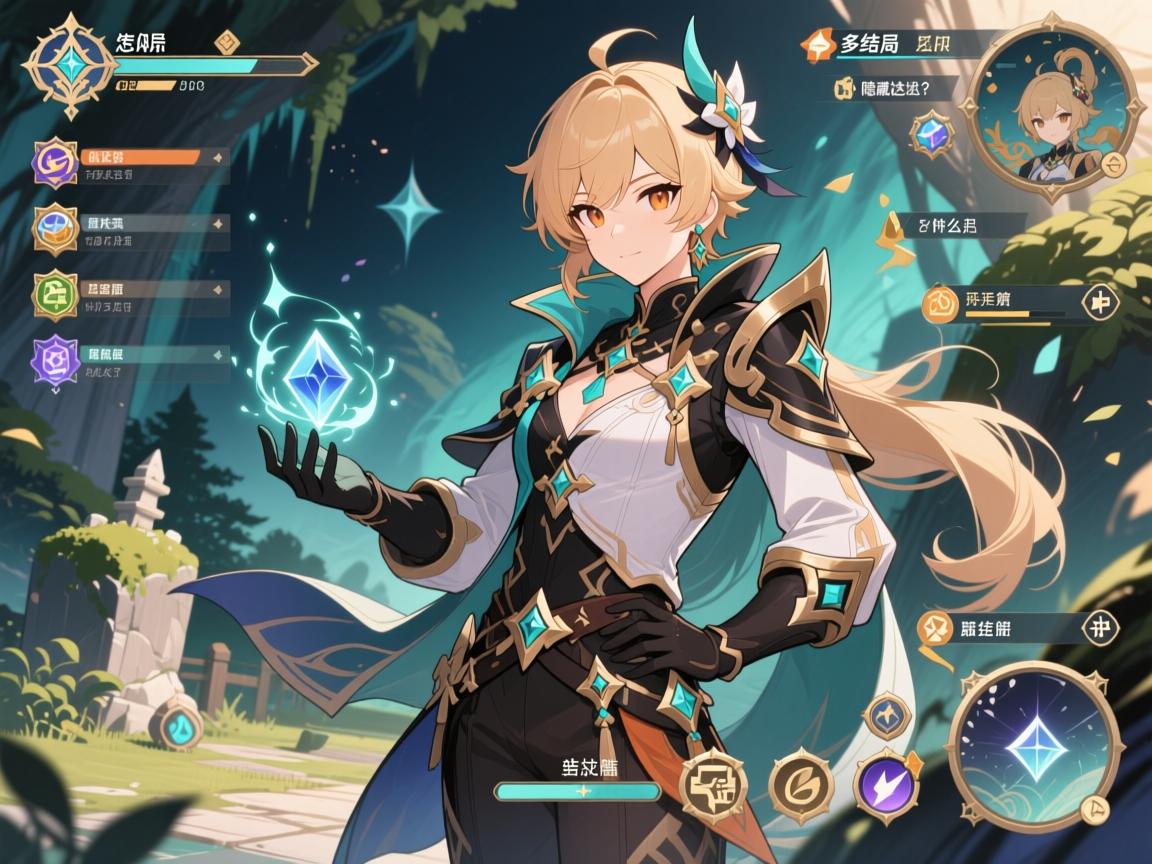Click the blue cube gem icon

click(933, 133)
